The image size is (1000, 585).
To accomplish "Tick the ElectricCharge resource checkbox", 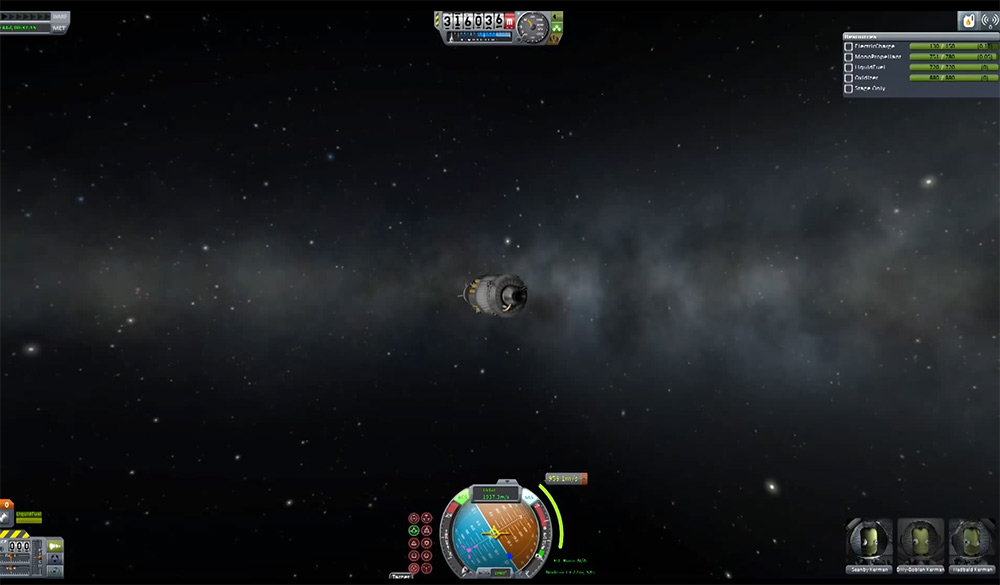I will (x=849, y=46).
